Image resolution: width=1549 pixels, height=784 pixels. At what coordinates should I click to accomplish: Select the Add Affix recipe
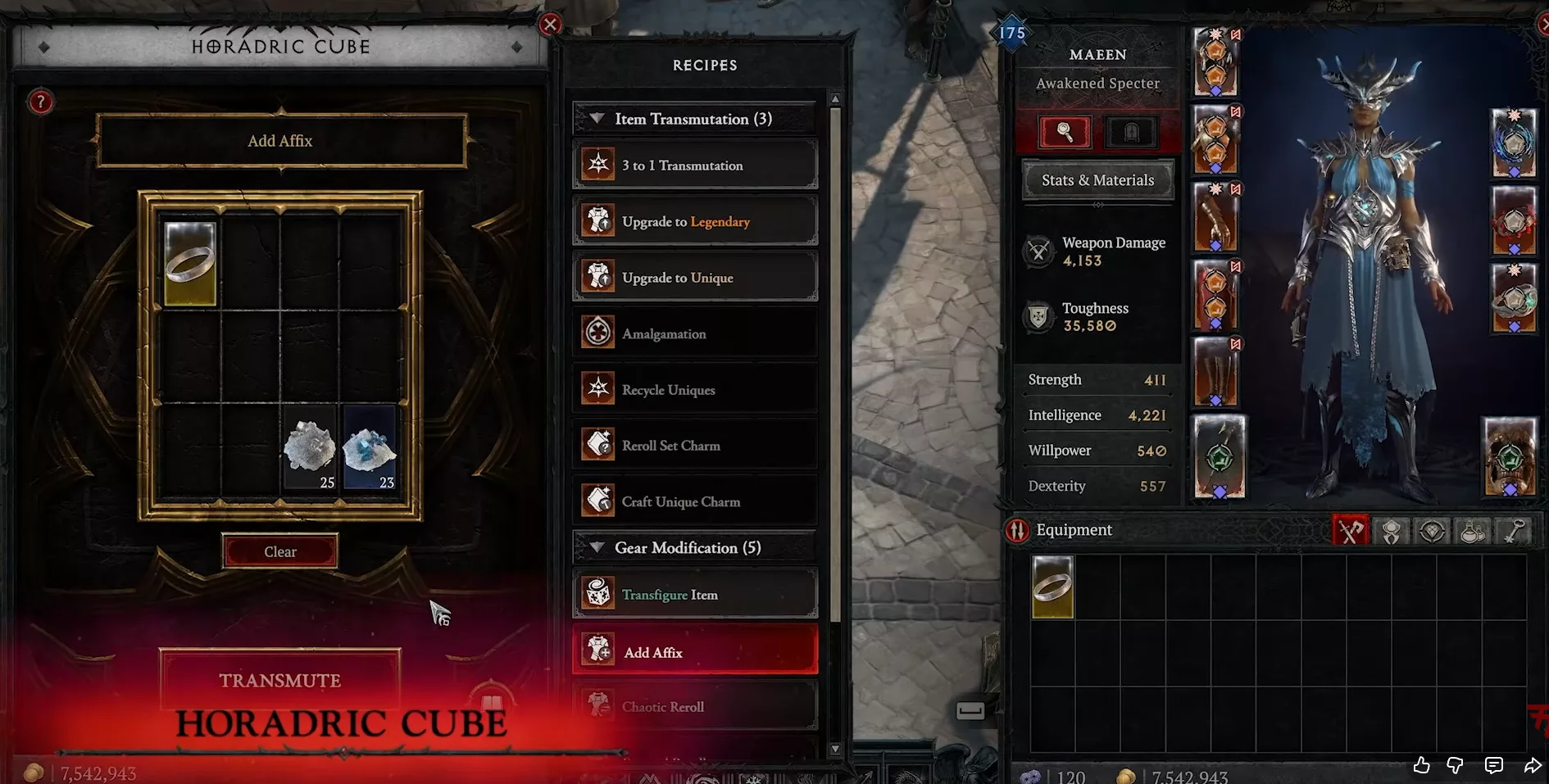(x=695, y=652)
